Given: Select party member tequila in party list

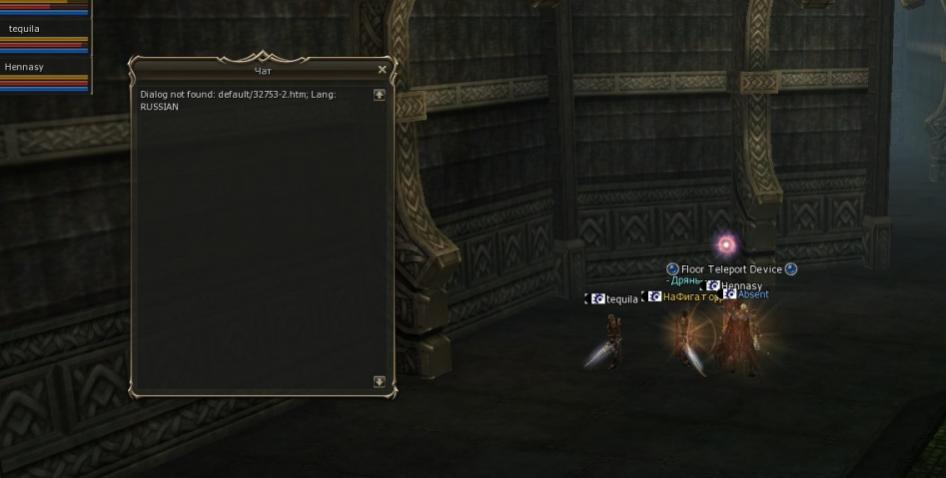Looking at the screenshot, I should (25, 29).
